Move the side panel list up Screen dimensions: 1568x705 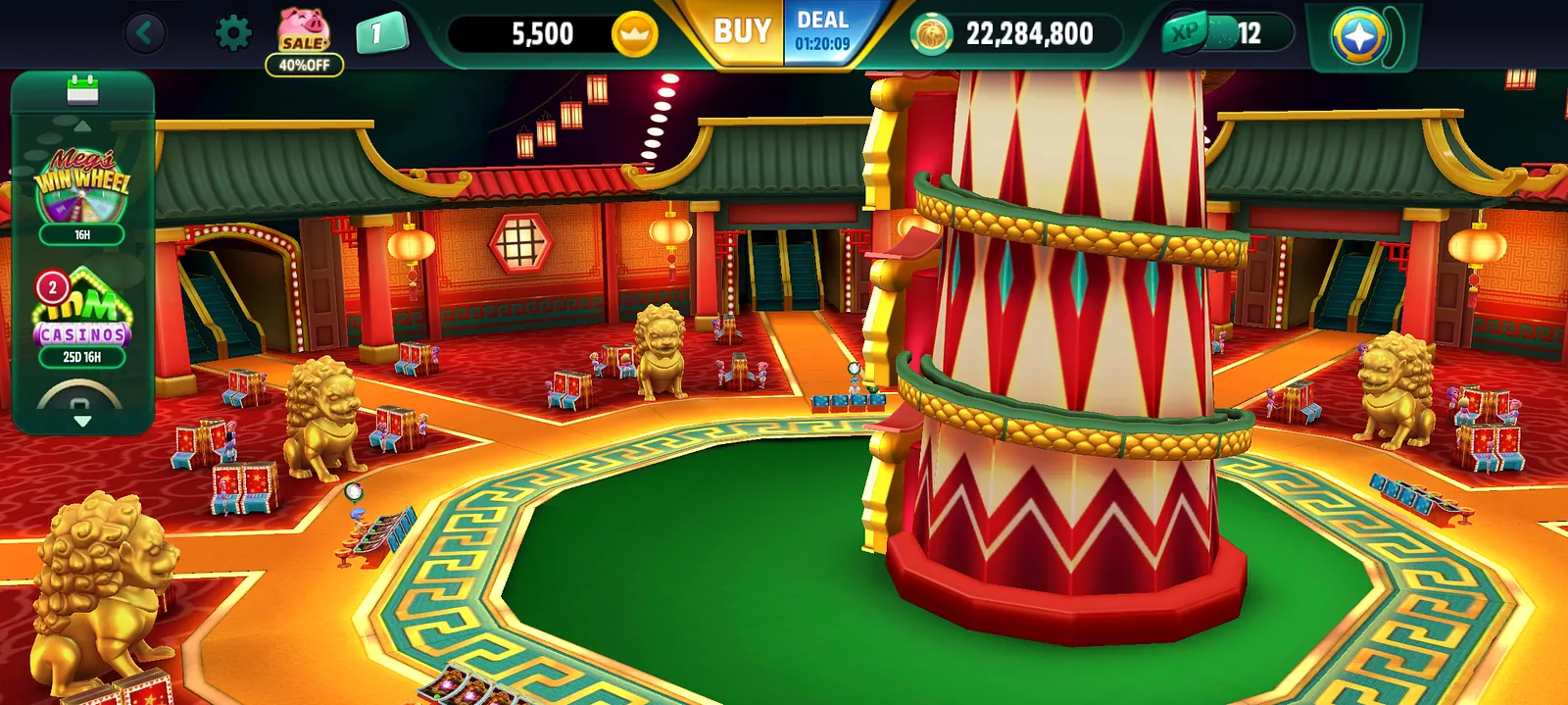pos(82,126)
